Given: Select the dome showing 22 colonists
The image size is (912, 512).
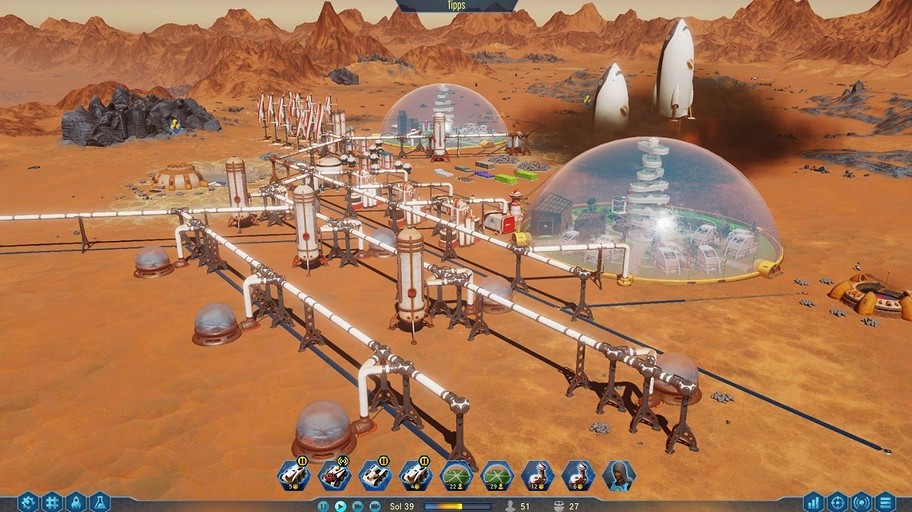Looking at the screenshot, I should pyautogui.click(x=456, y=475).
